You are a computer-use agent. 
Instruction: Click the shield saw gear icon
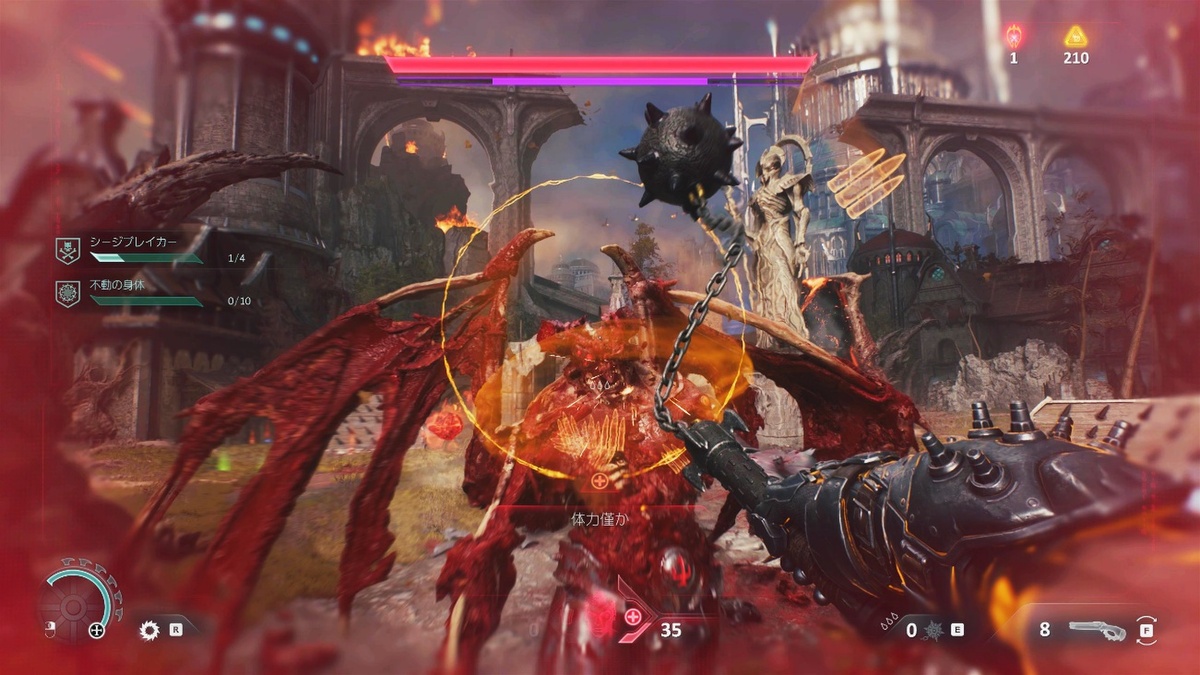(x=151, y=630)
